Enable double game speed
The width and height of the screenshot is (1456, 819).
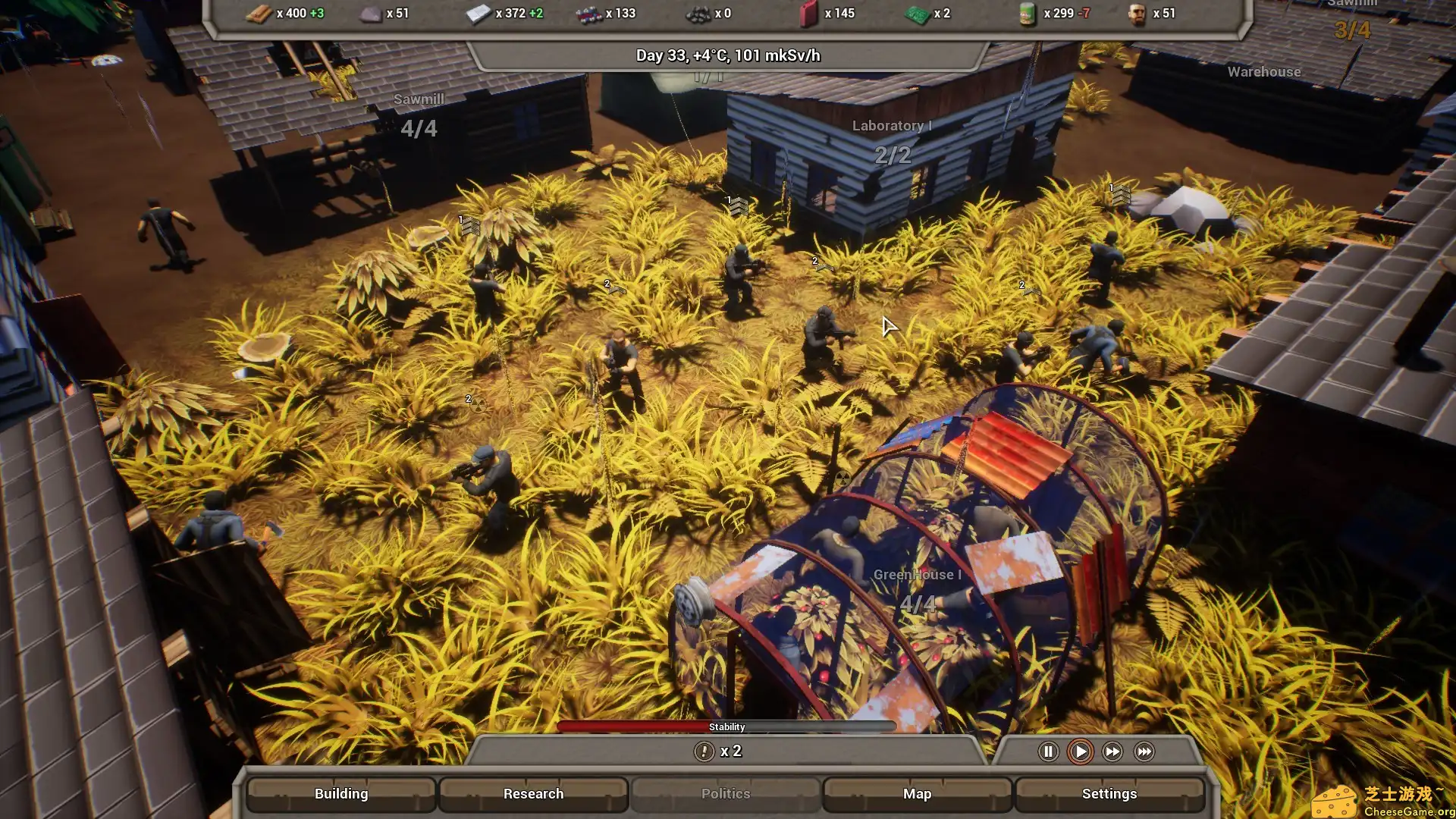[1112, 752]
